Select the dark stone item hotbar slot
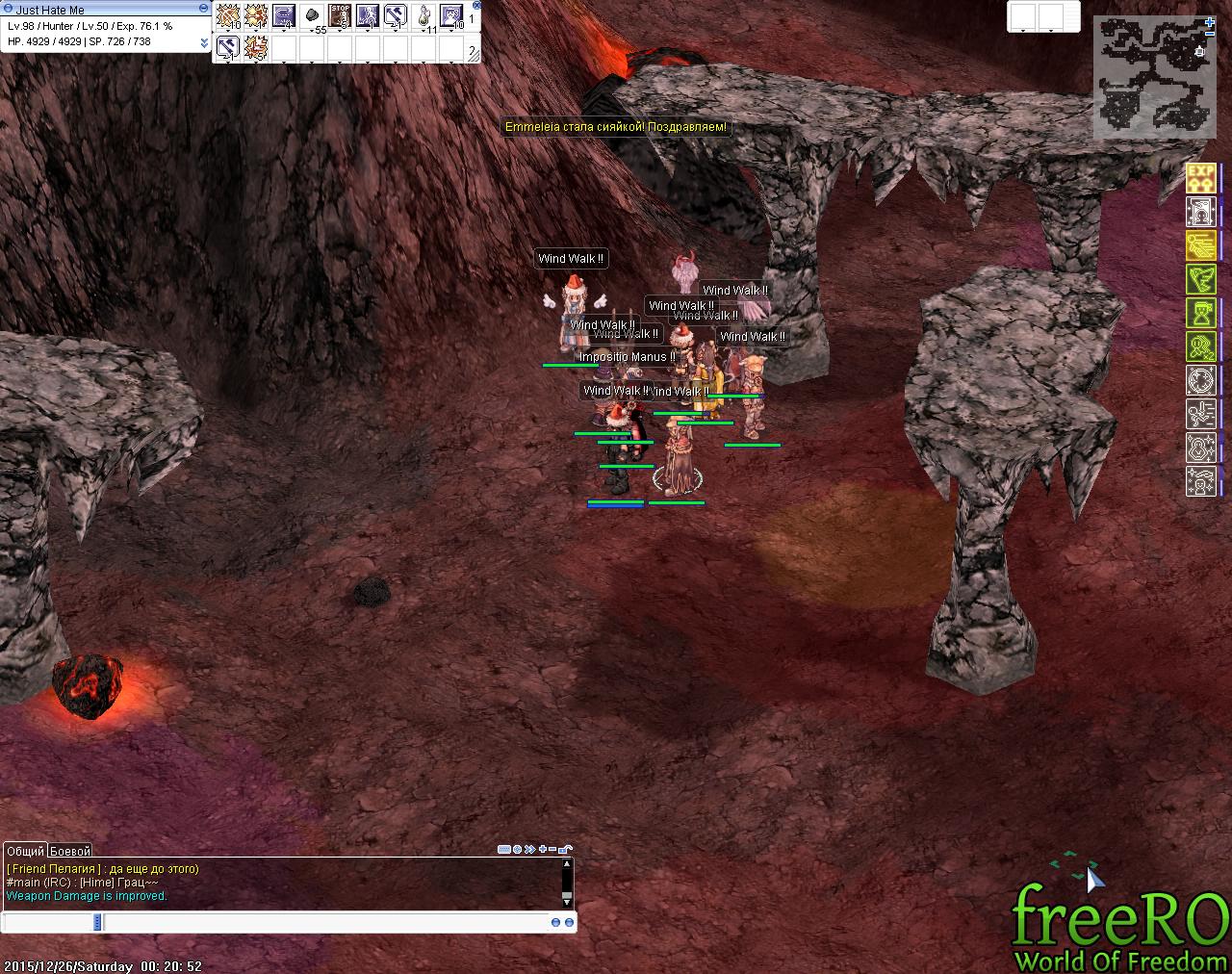Viewport: 1232px width, 974px height. 312,15
